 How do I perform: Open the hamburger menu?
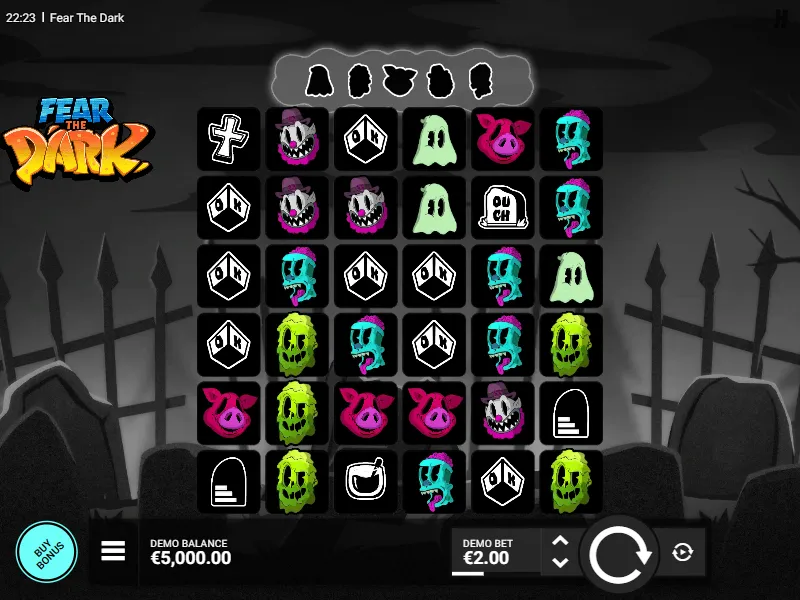click(113, 551)
